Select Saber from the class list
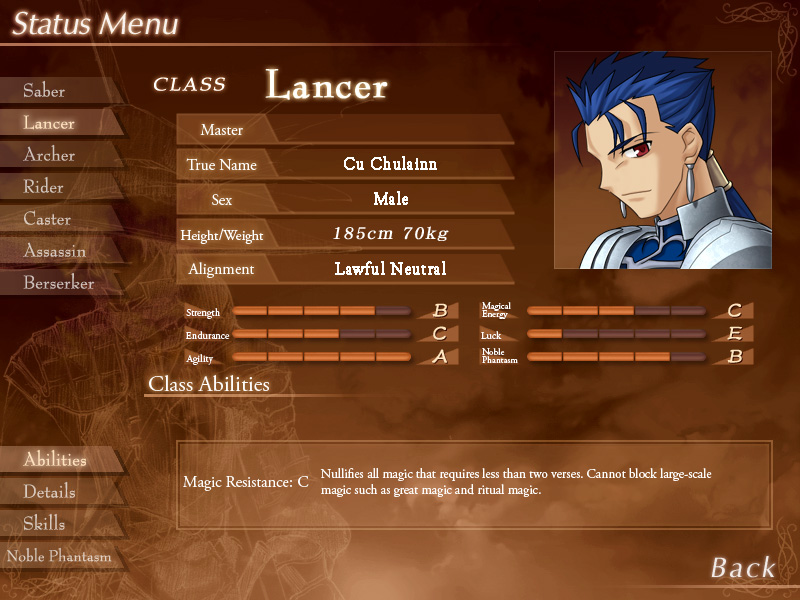 (45, 91)
